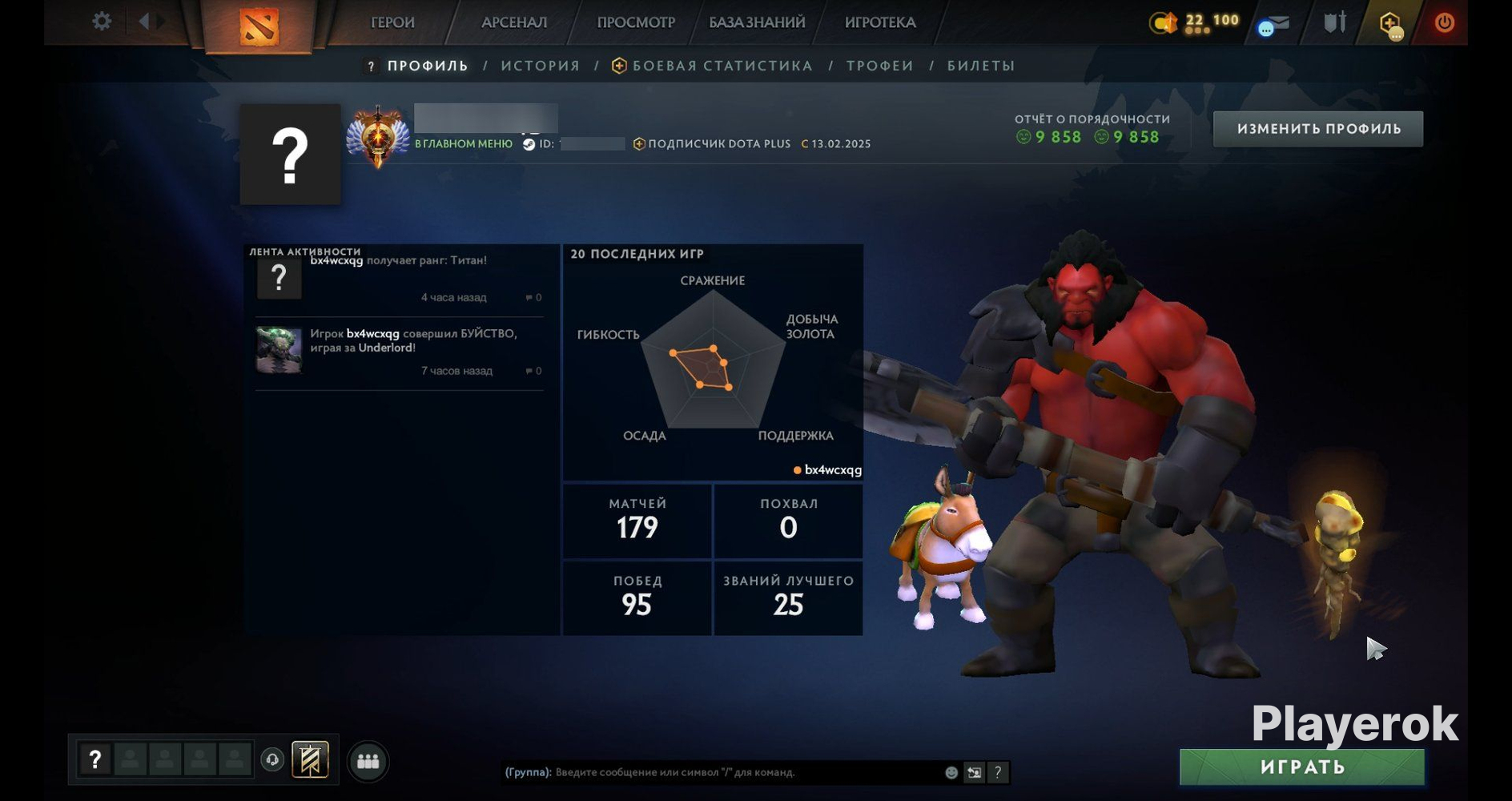This screenshot has width=1512, height=801.
Task: Open the АРСЕНАЛ menu
Action: point(514,22)
